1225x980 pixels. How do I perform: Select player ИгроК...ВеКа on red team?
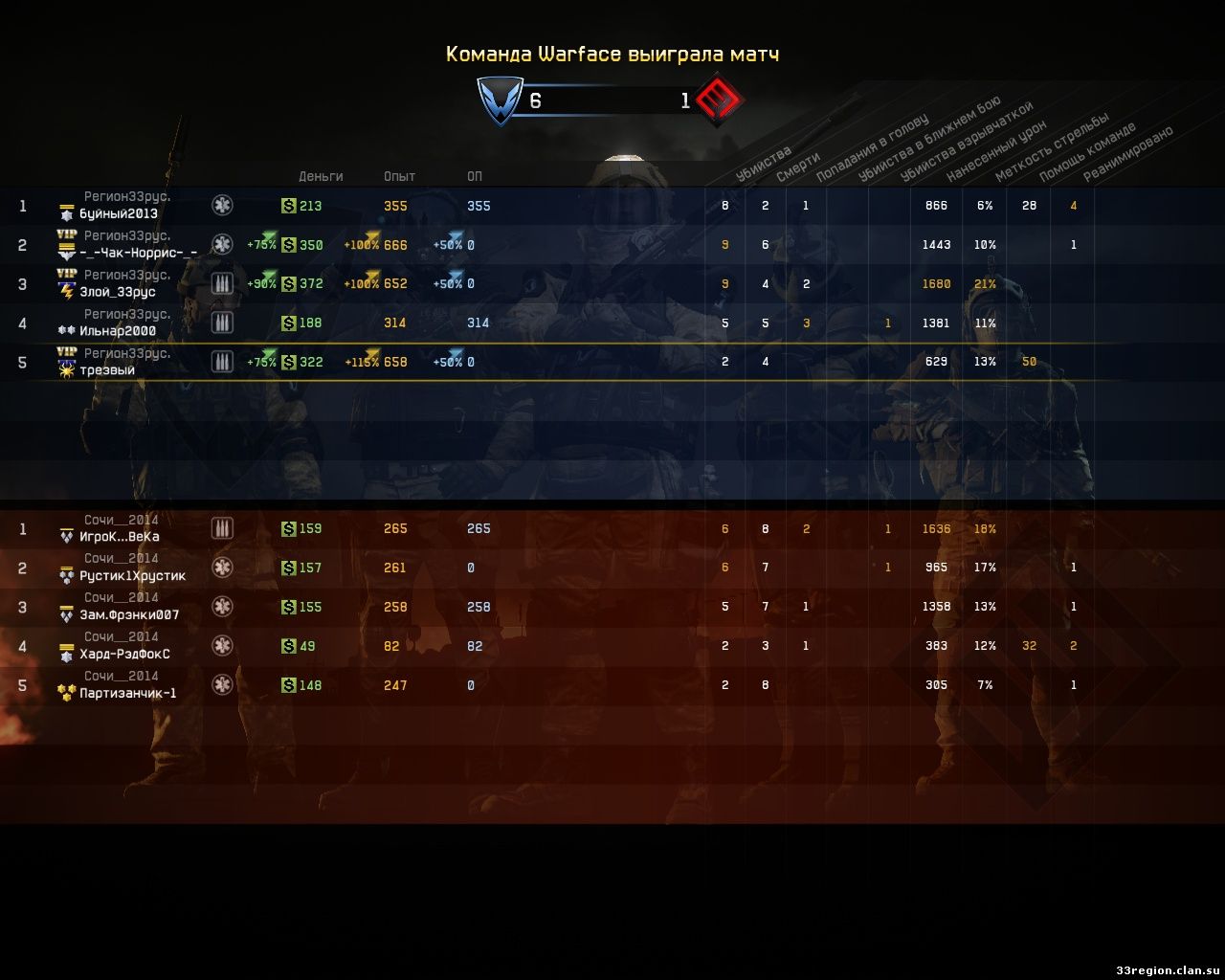click(120, 537)
